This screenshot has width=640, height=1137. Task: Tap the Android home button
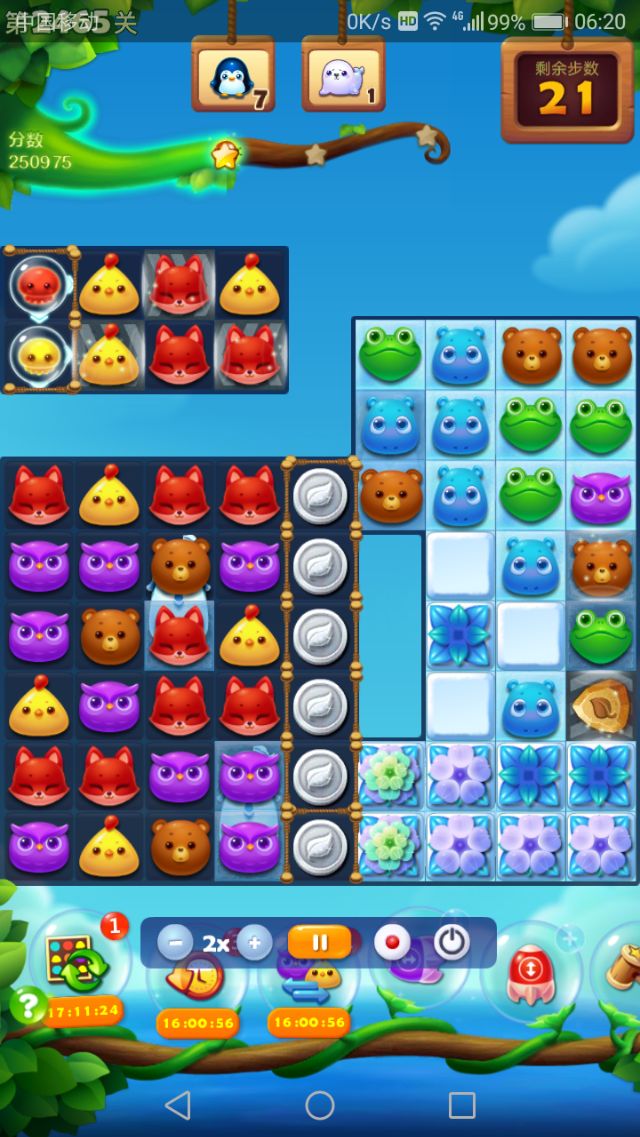click(320, 1104)
